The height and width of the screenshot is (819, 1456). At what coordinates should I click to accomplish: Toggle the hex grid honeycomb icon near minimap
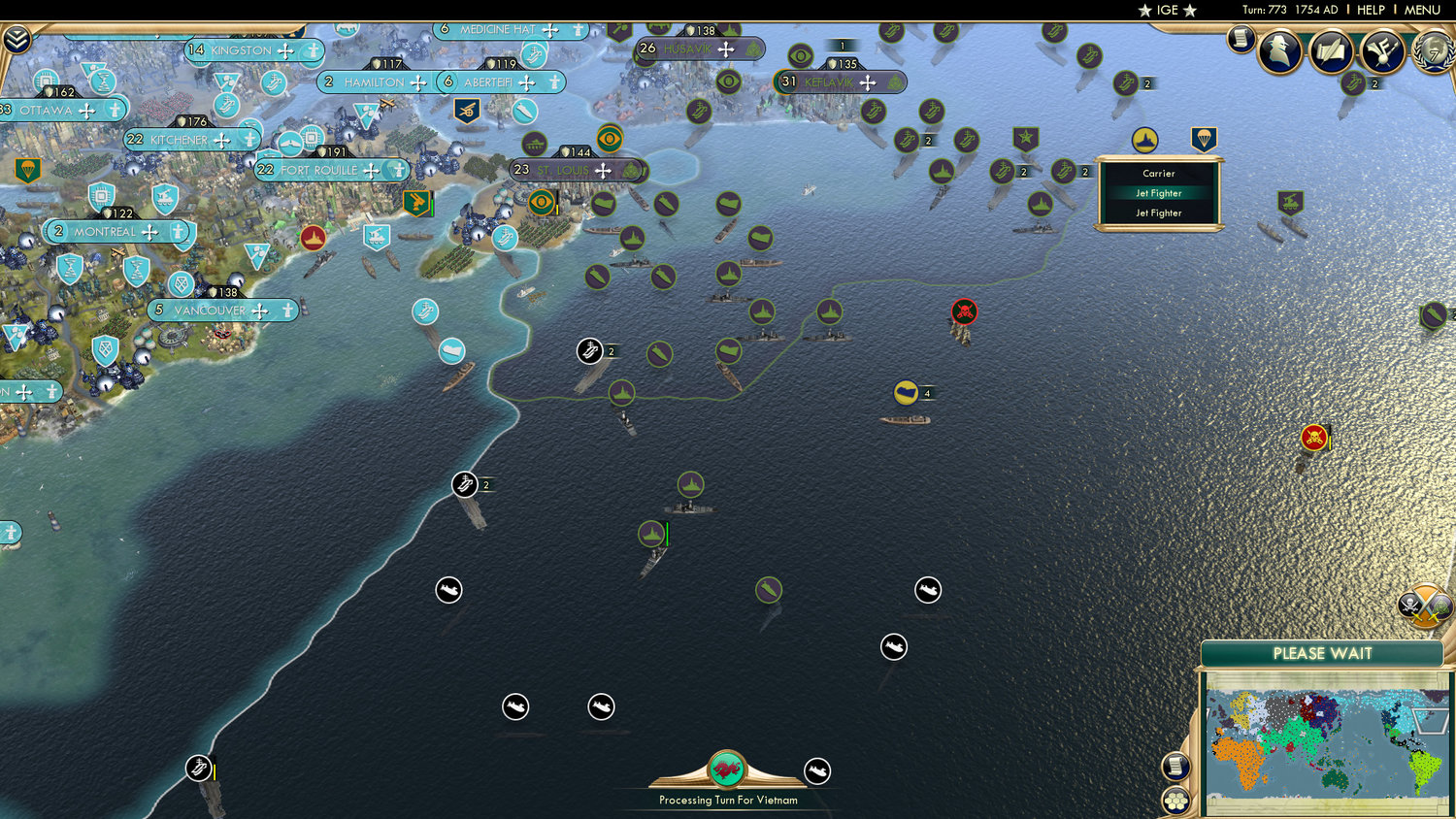coord(1175,802)
